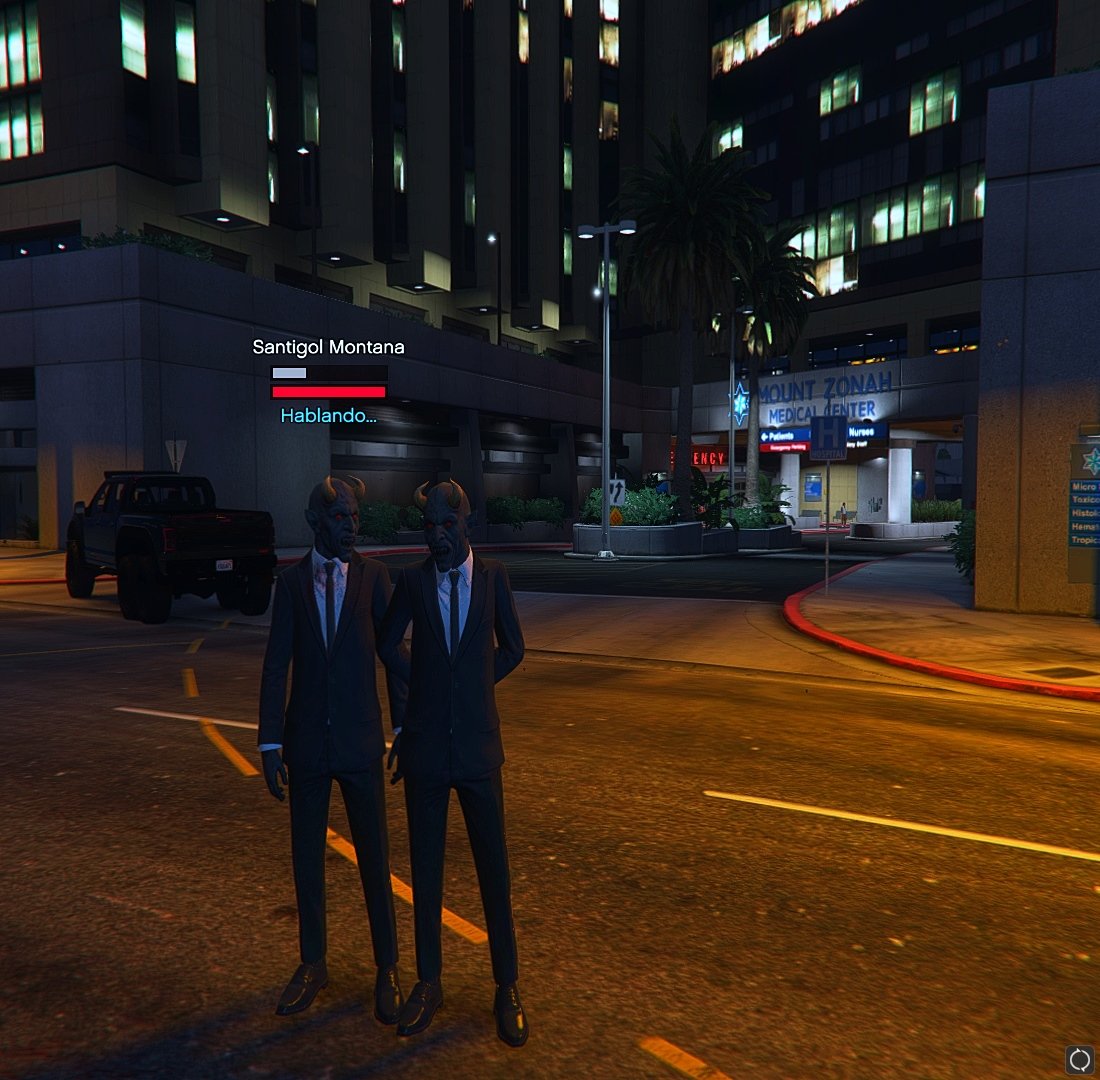Select the Santigol Montana player name tag
Screen dimensions: 1100x1080
pyautogui.click(x=328, y=348)
